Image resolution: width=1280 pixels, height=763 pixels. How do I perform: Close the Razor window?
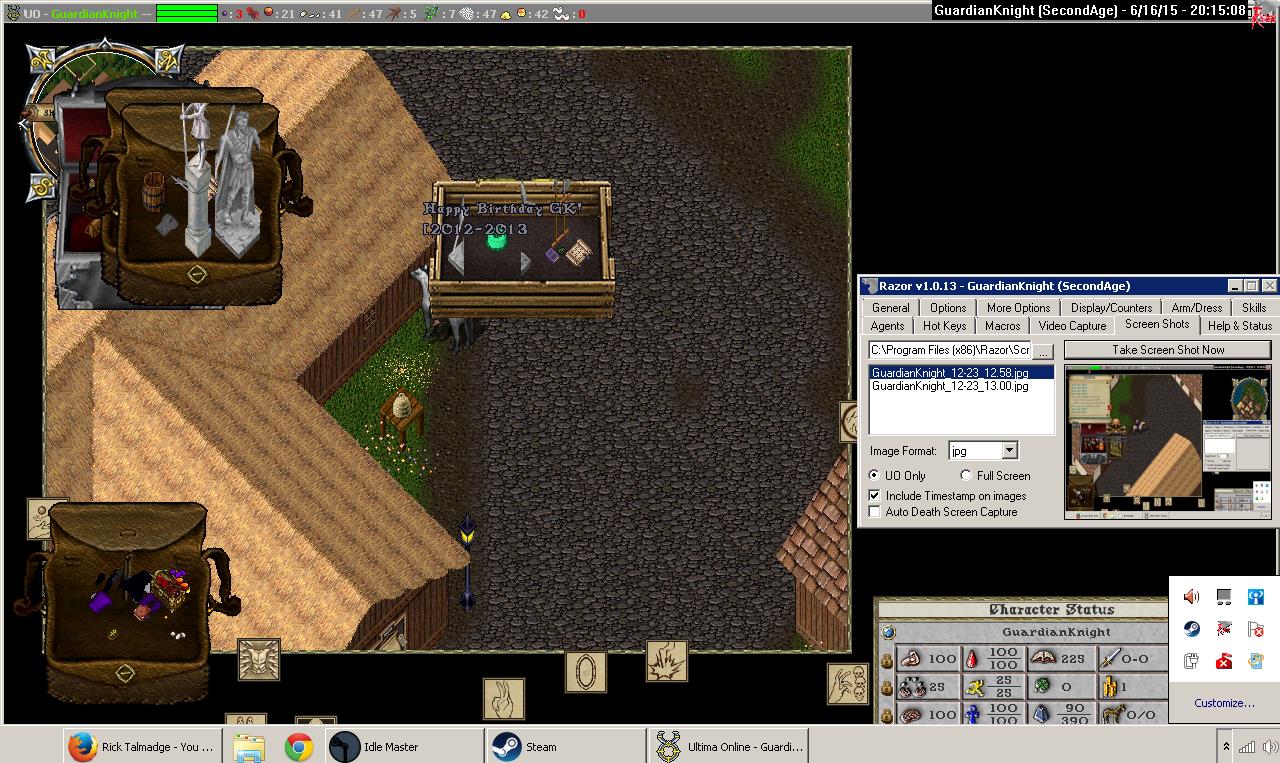coord(1269,286)
